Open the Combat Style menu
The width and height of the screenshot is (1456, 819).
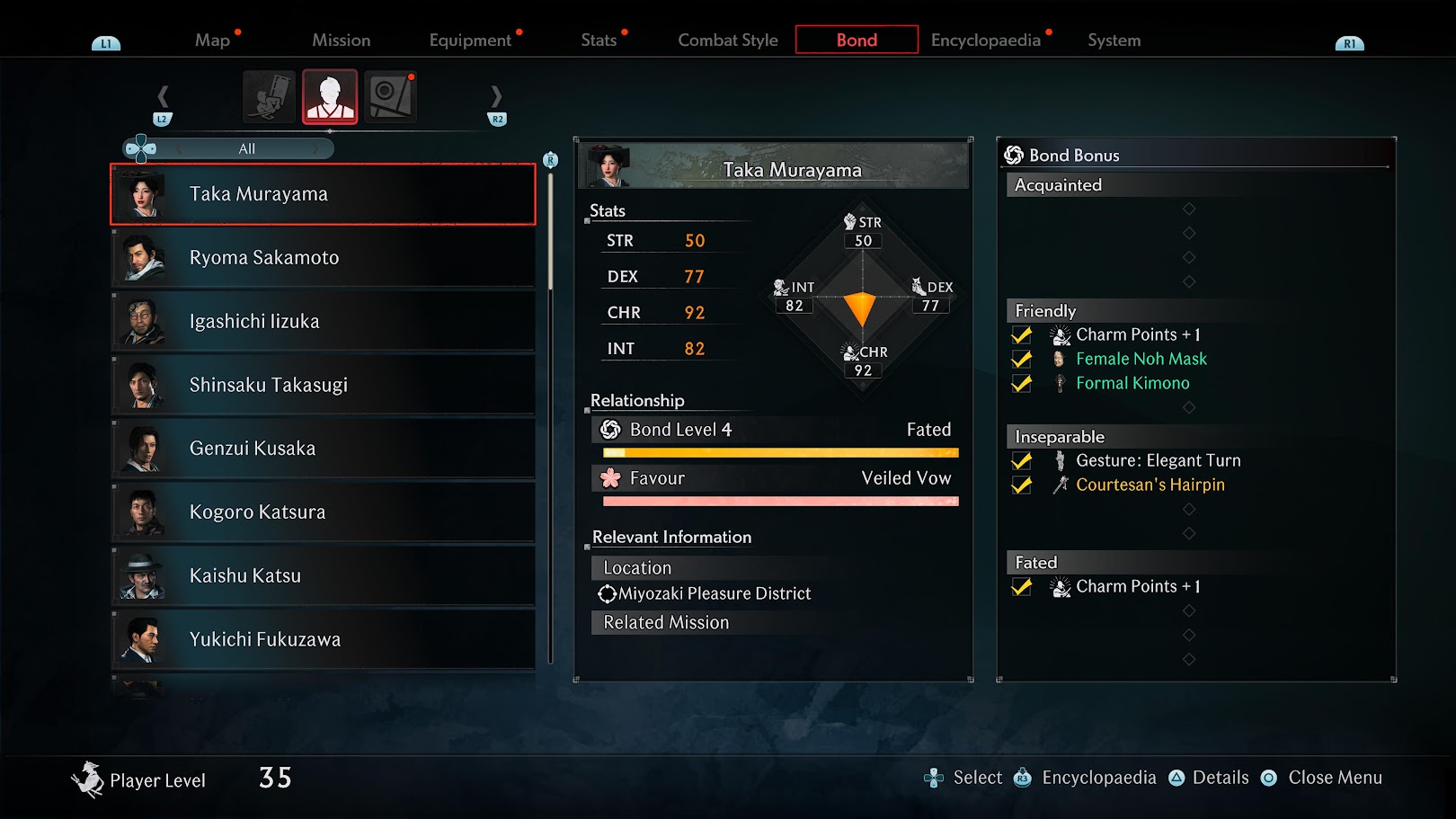click(727, 40)
